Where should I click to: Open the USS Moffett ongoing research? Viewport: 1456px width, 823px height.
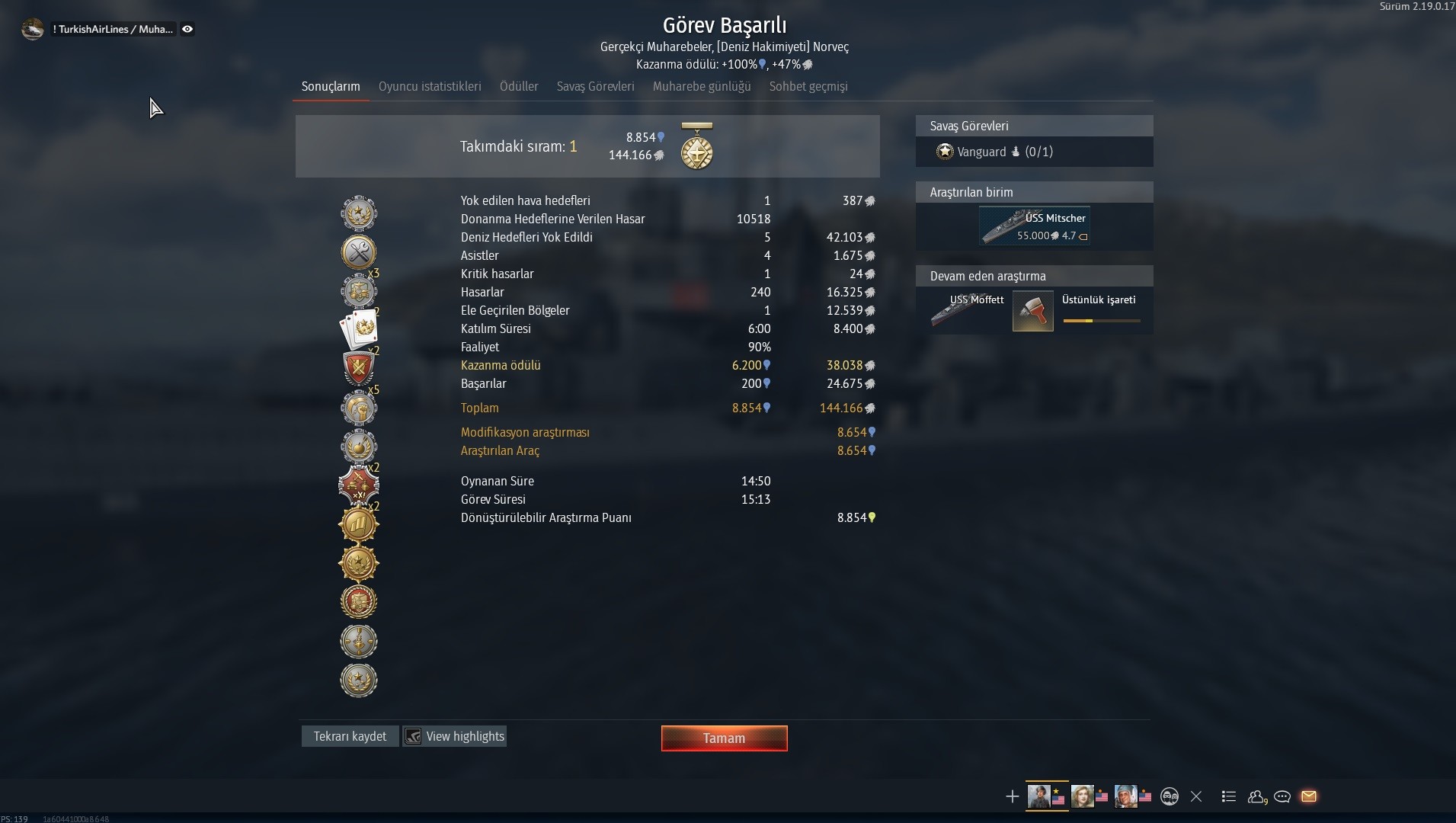click(x=968, y=310)
